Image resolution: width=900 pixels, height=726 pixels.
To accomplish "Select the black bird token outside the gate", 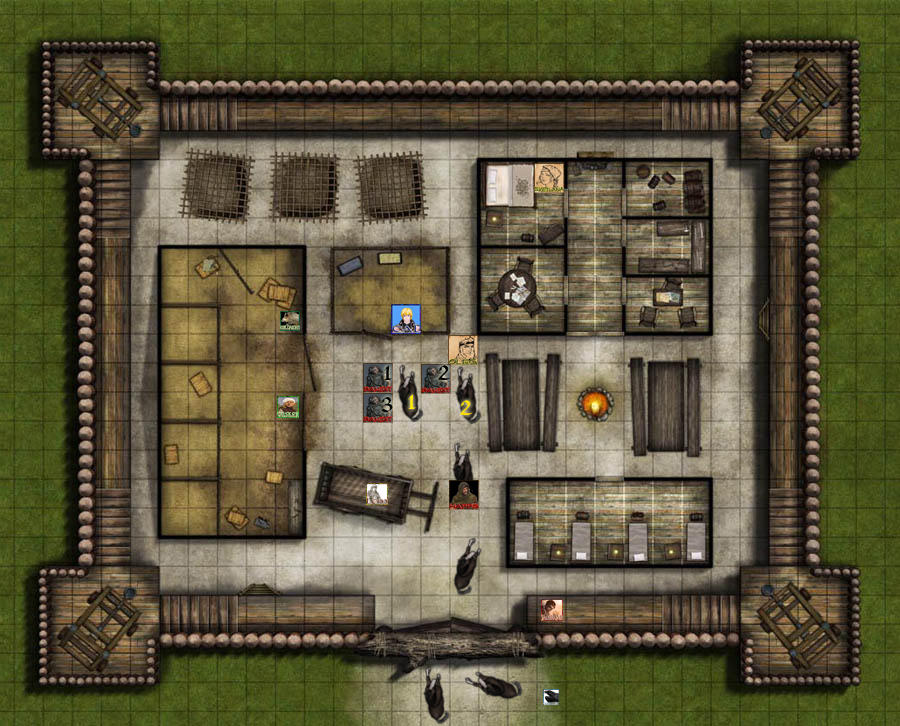I will point(550,697).
